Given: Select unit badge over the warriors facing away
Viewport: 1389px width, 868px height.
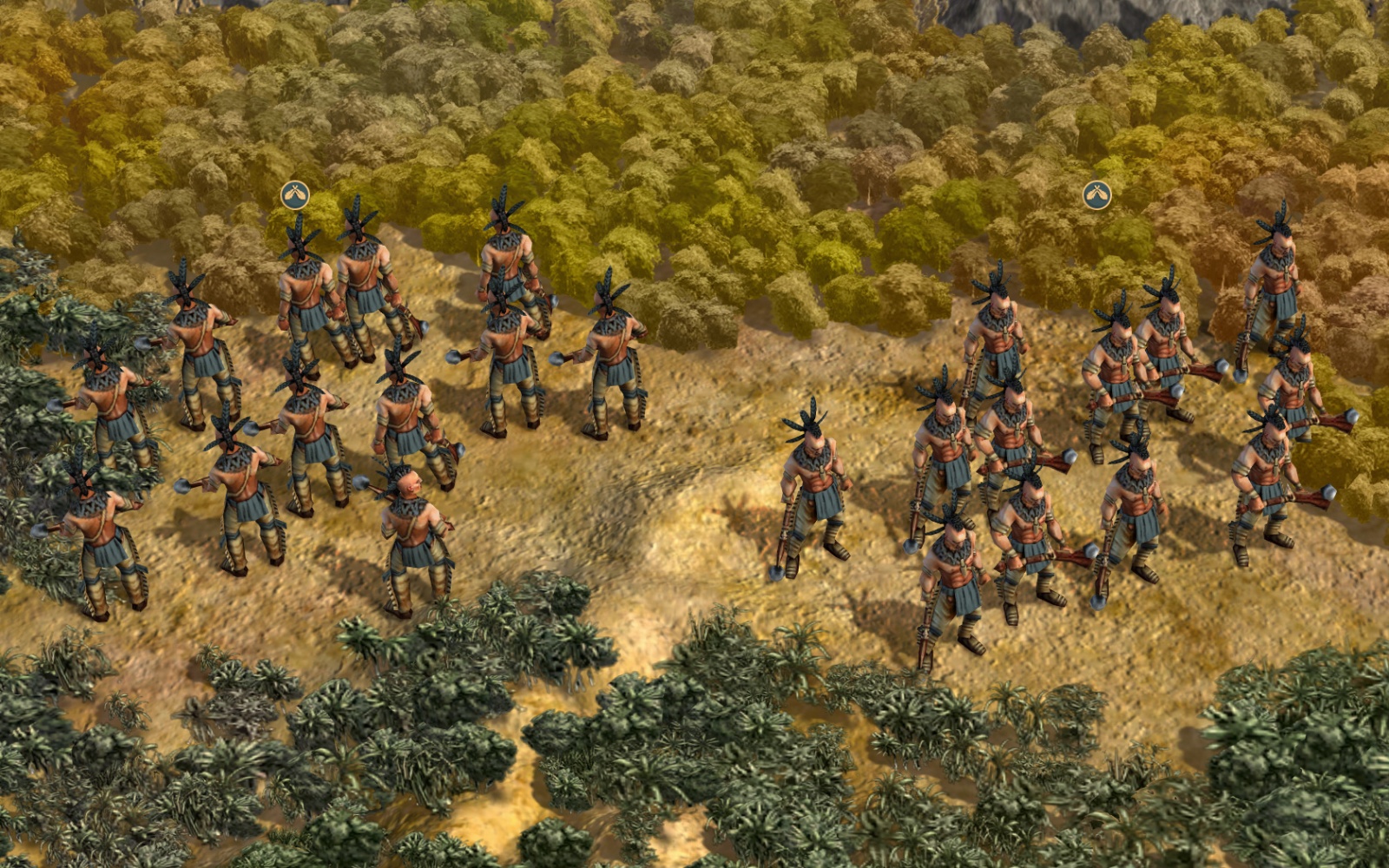Looking at the screenshot, I should (295, 195).
